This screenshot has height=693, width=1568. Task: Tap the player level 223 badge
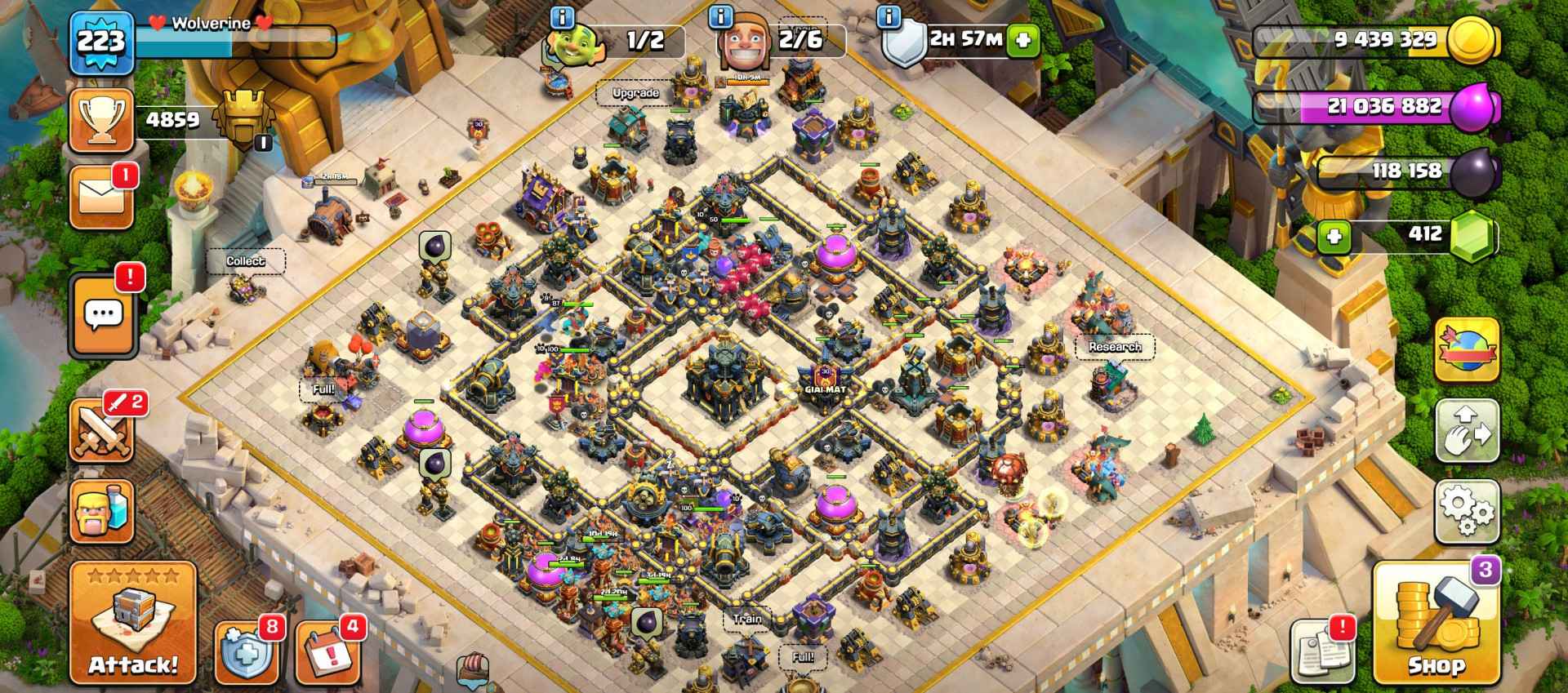tap(100, 42)
